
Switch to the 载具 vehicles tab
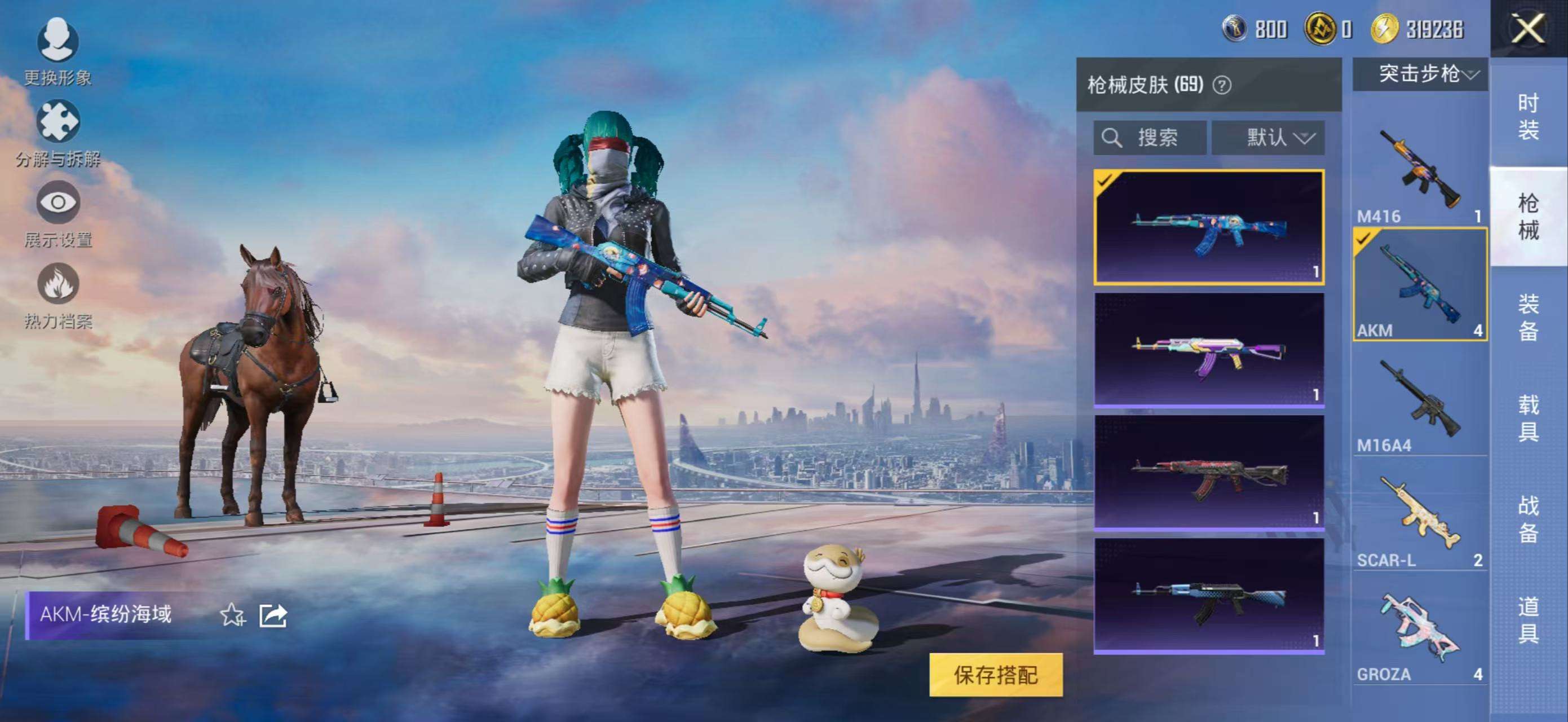point(1528,418)
